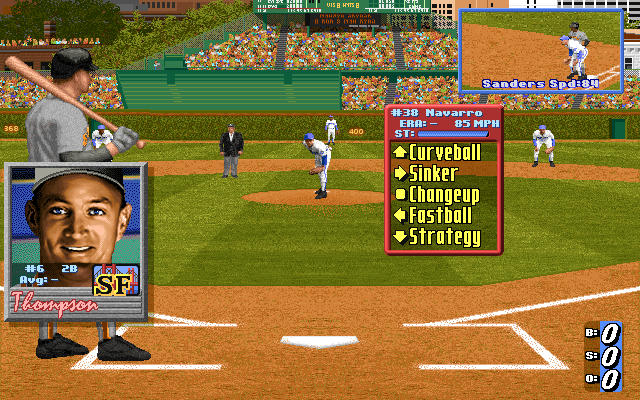Image resolution: width=640 pixels, height=400 pixels.
Task: Pick the Changeup pitch
Action: coord(444,194)
